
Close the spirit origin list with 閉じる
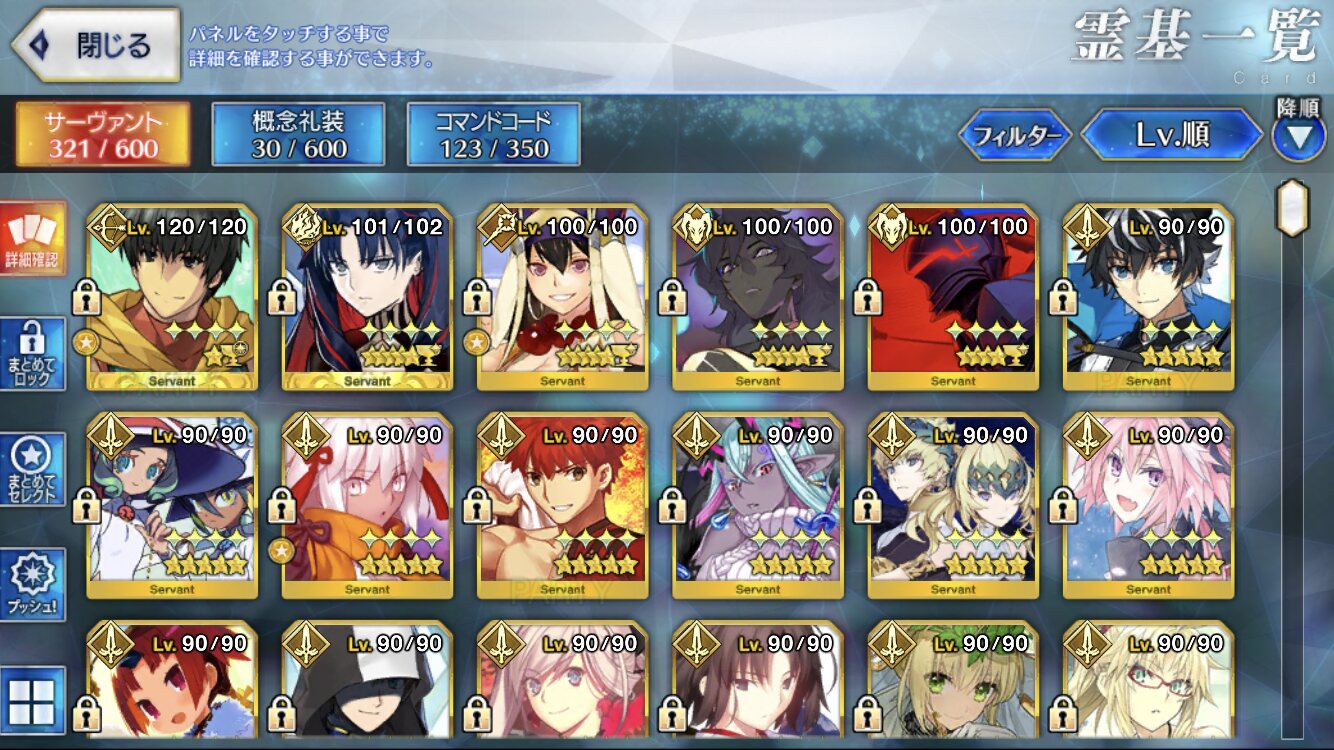(96, 45)
